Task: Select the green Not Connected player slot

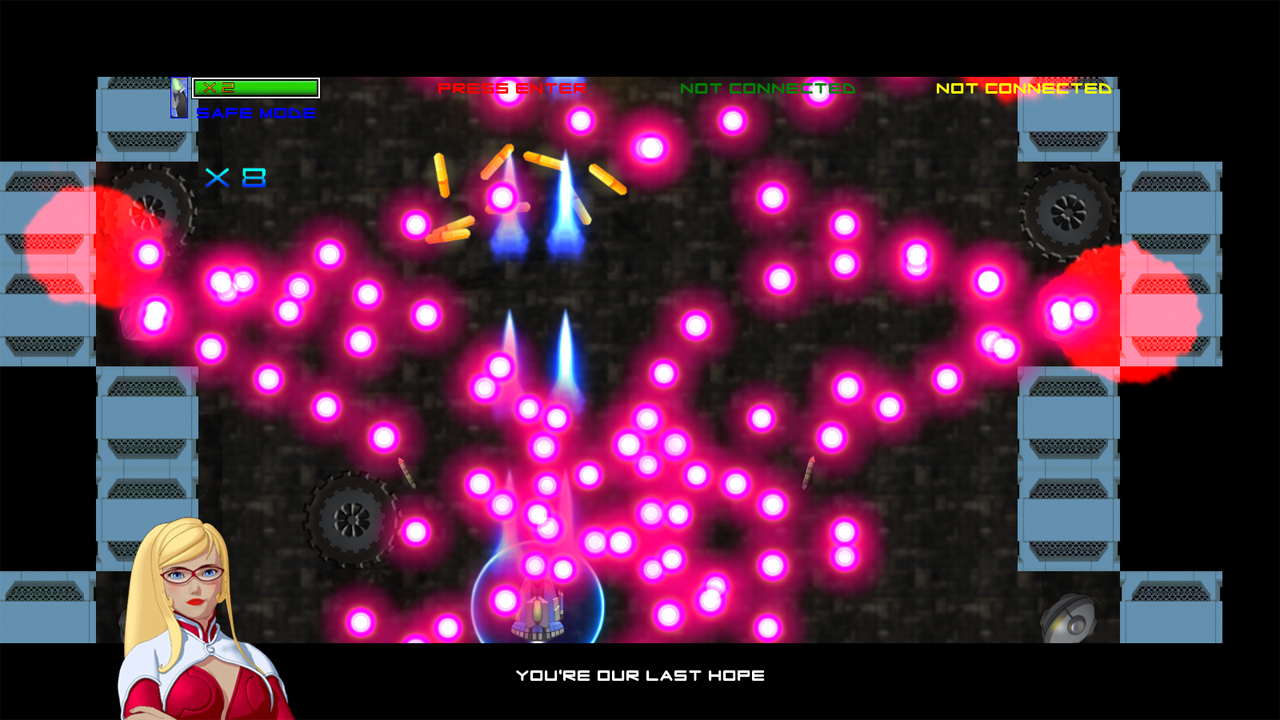Action: (767, 89)
